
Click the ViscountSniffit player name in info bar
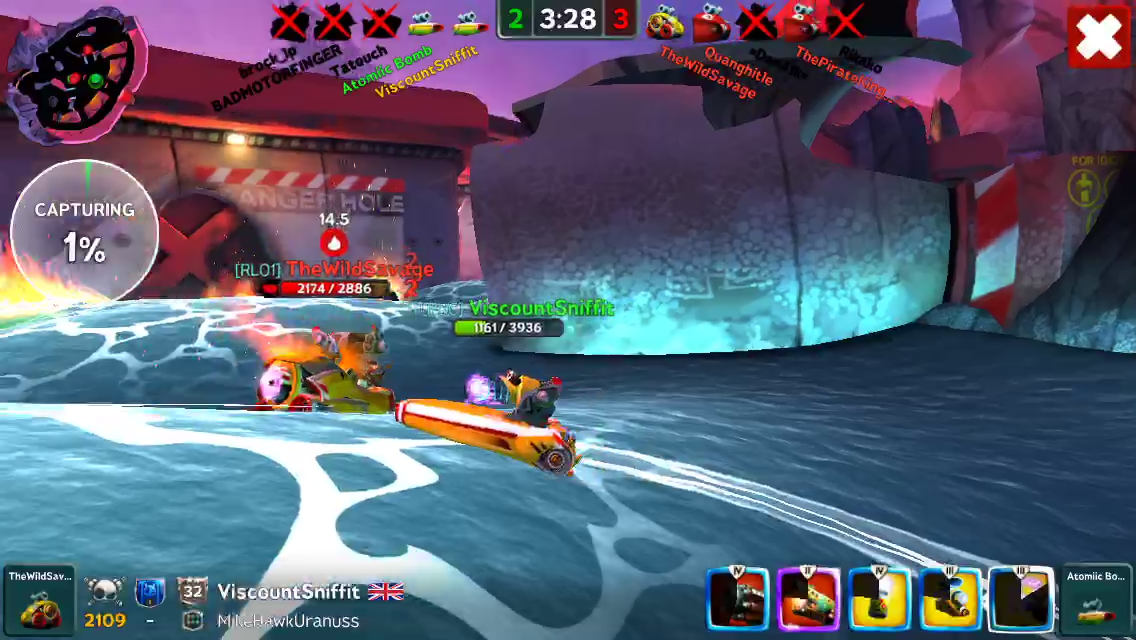pyautogui.click(x=288, y=592)
